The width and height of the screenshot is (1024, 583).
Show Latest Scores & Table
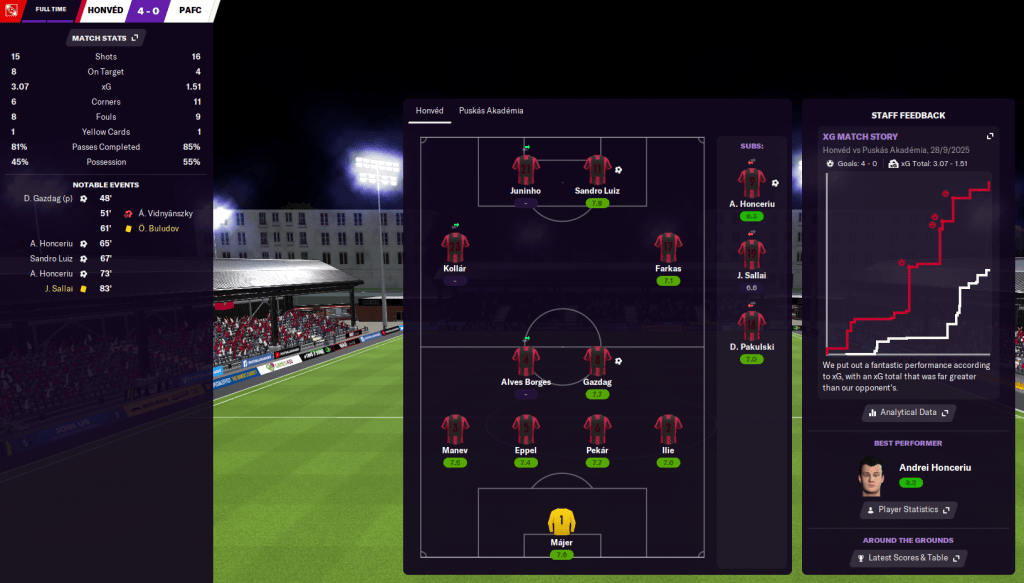(908, 558)
